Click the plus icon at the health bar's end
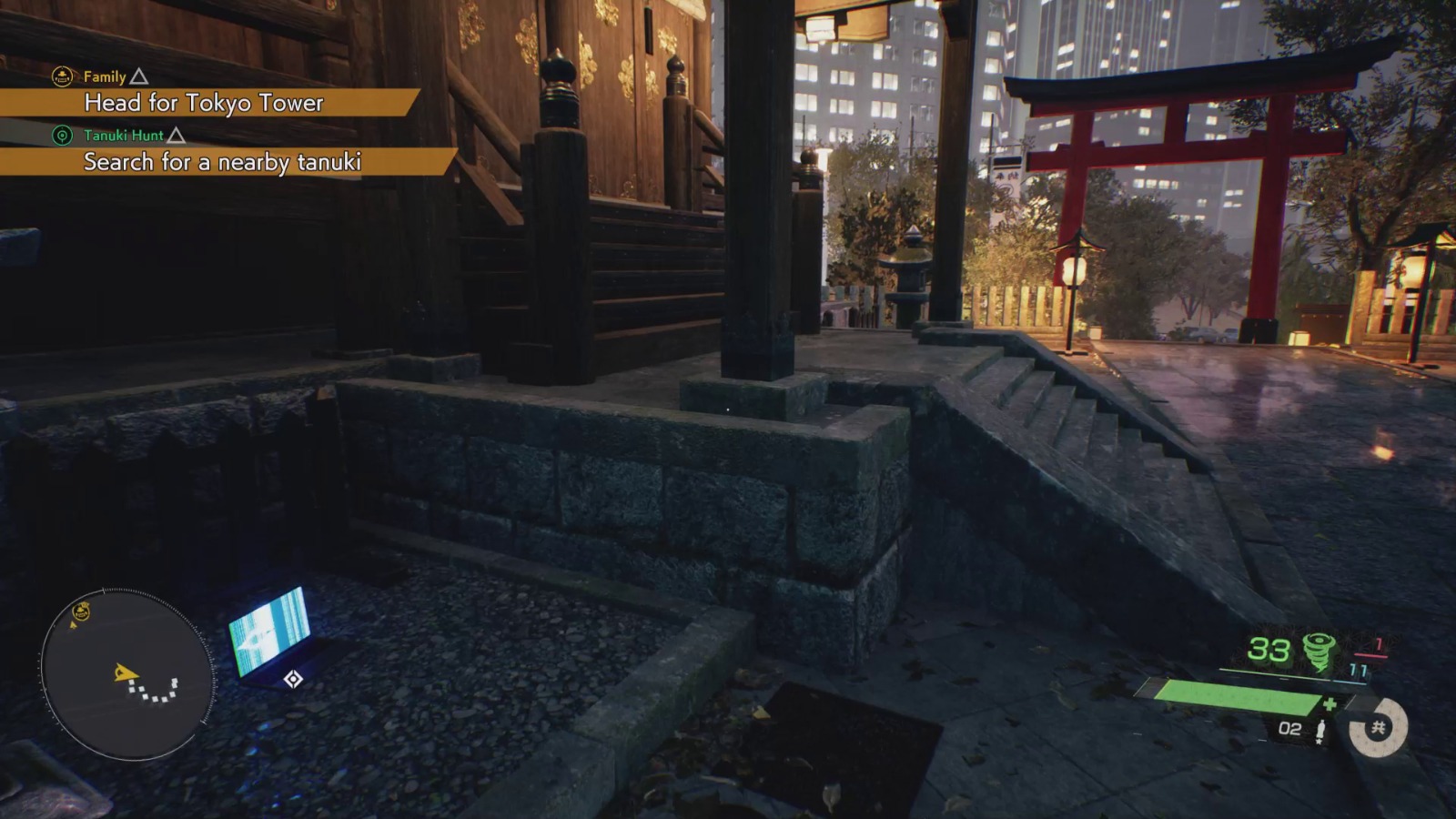 (x=1330, y=703)
